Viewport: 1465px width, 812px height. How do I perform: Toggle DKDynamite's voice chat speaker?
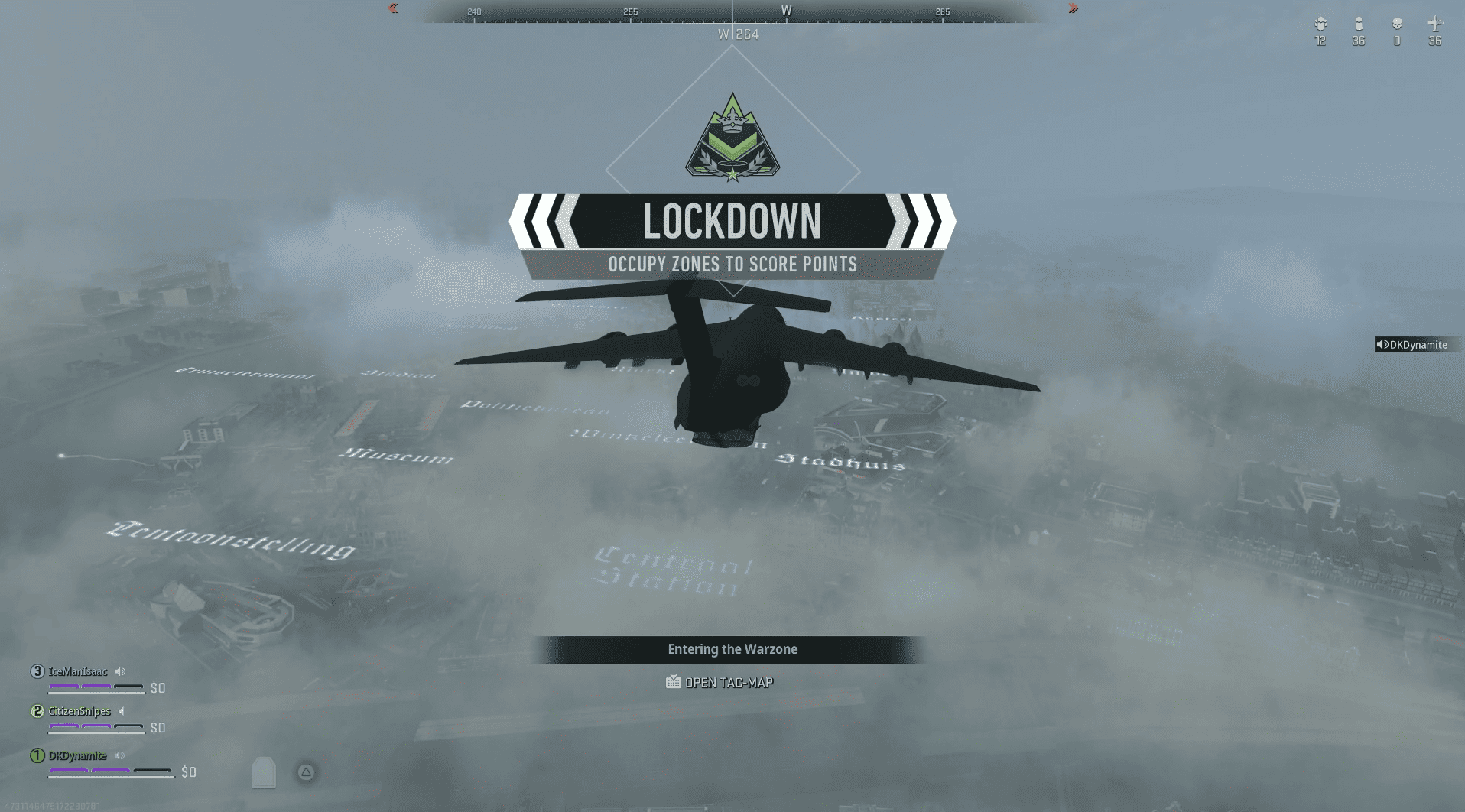119,755
